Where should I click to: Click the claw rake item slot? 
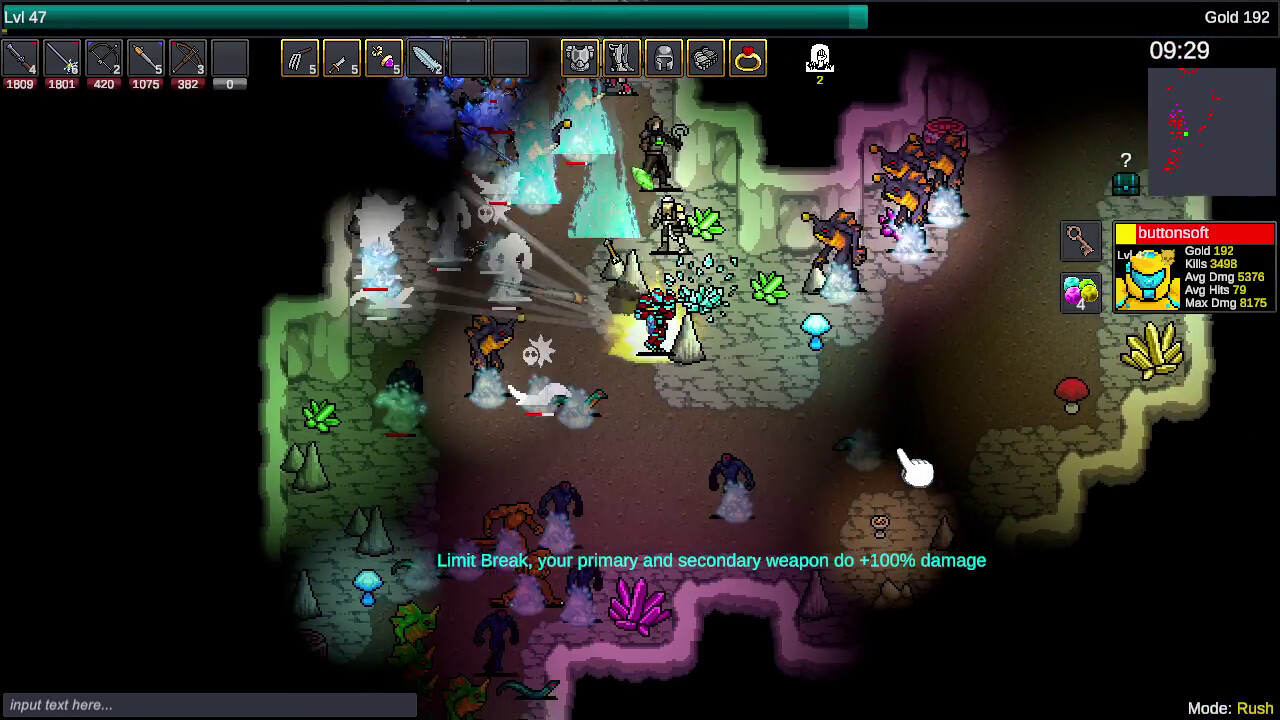point(300,59)
